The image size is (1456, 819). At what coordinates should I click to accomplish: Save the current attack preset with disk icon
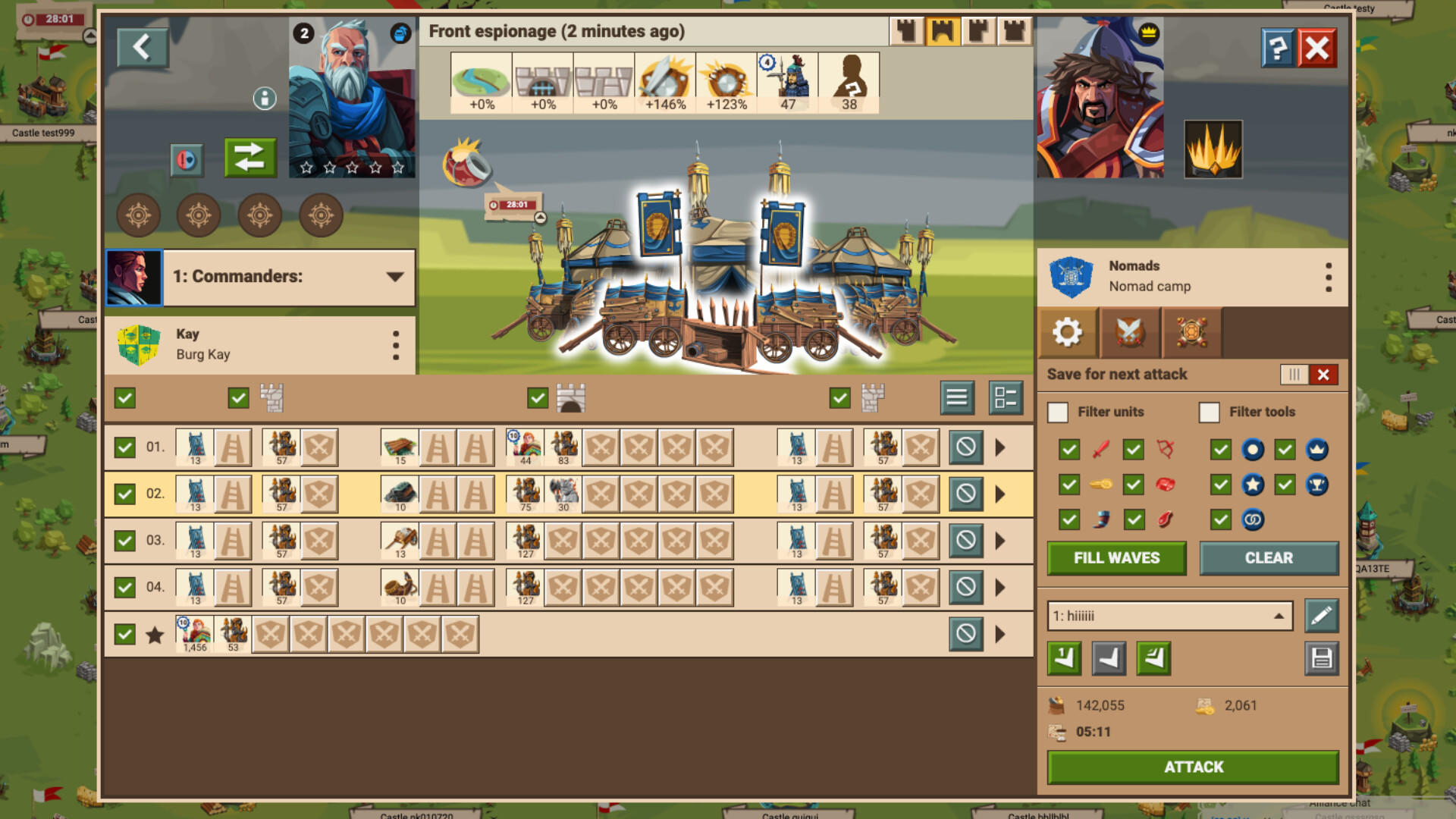click(x=1320, y=658)
